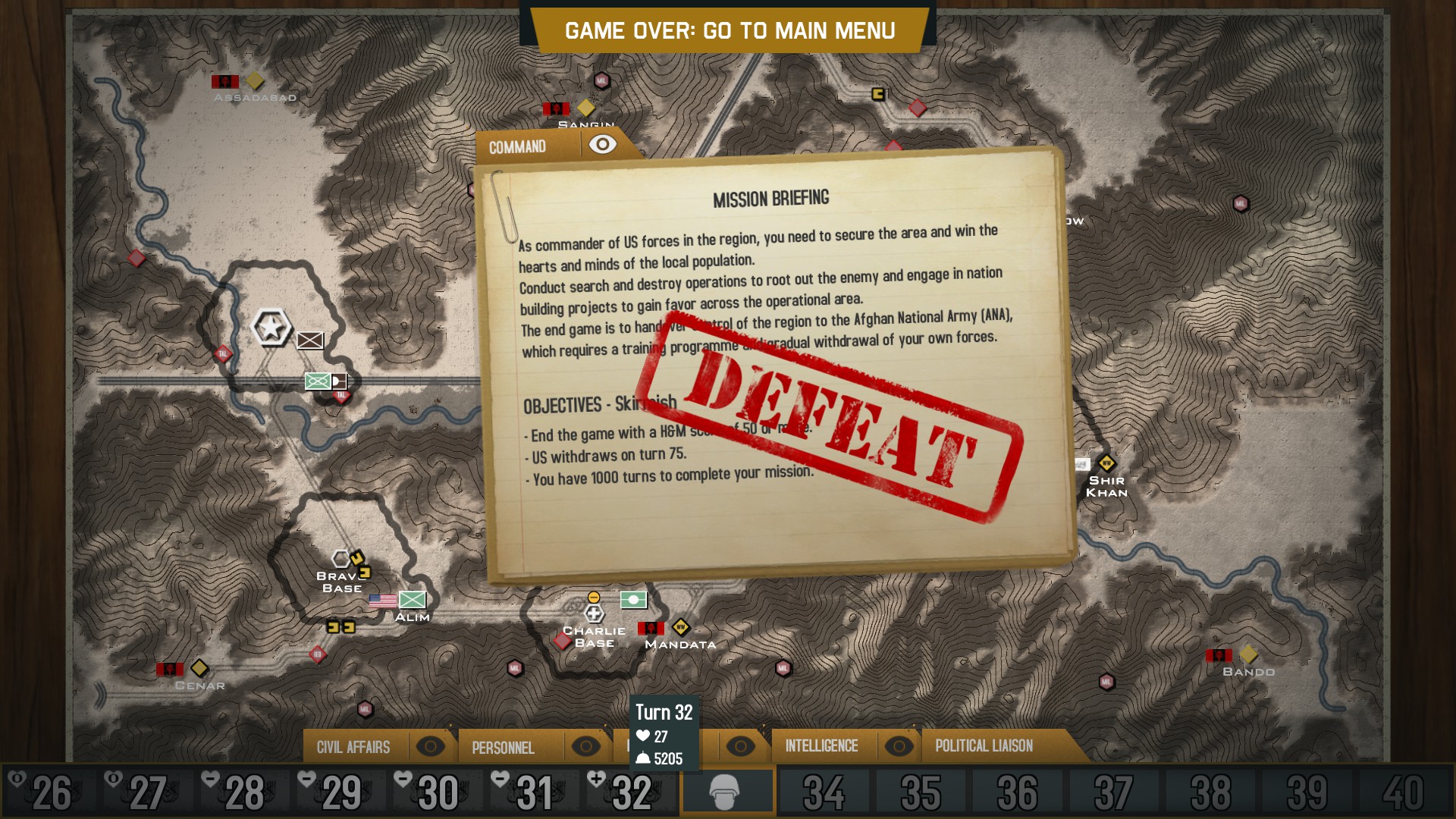Open the Personnel tab
This screenshot has height=819, width=1456.
pos(503,748)
